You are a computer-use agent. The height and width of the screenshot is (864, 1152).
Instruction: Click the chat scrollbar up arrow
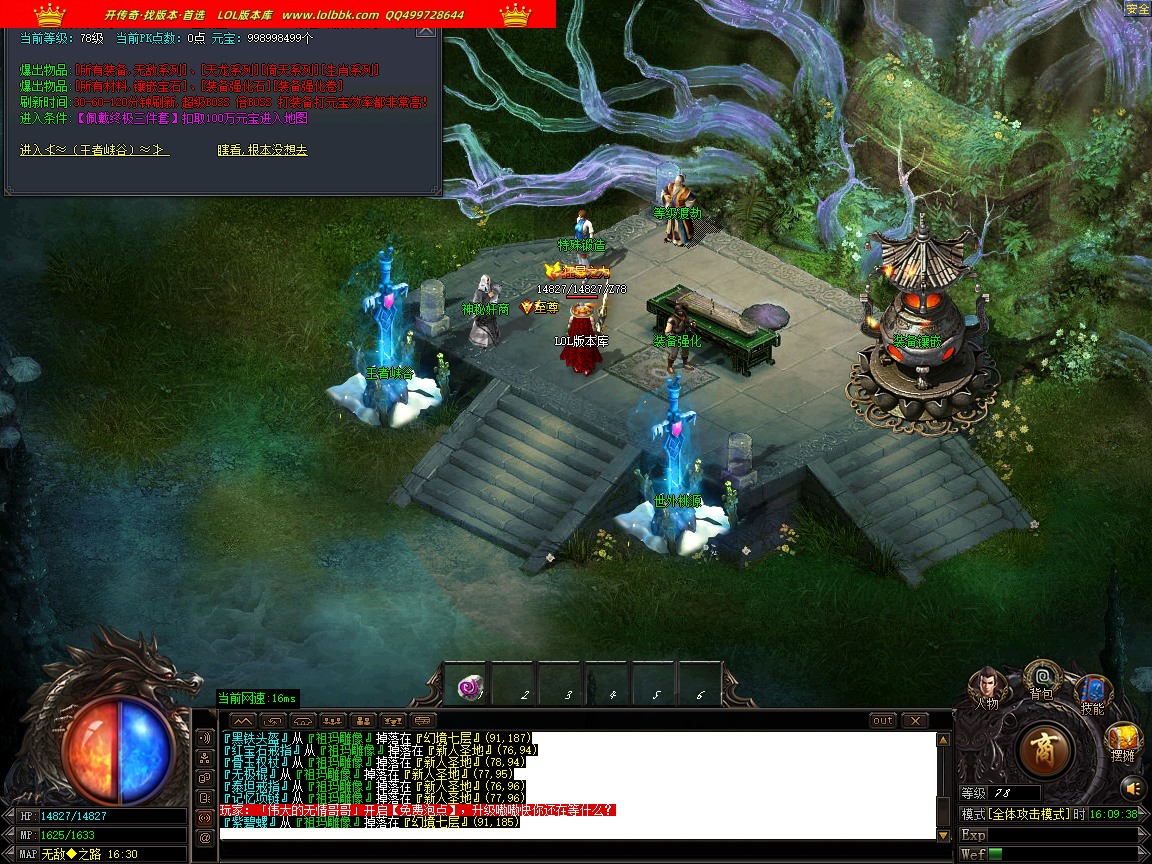click(x=943, y=740)
